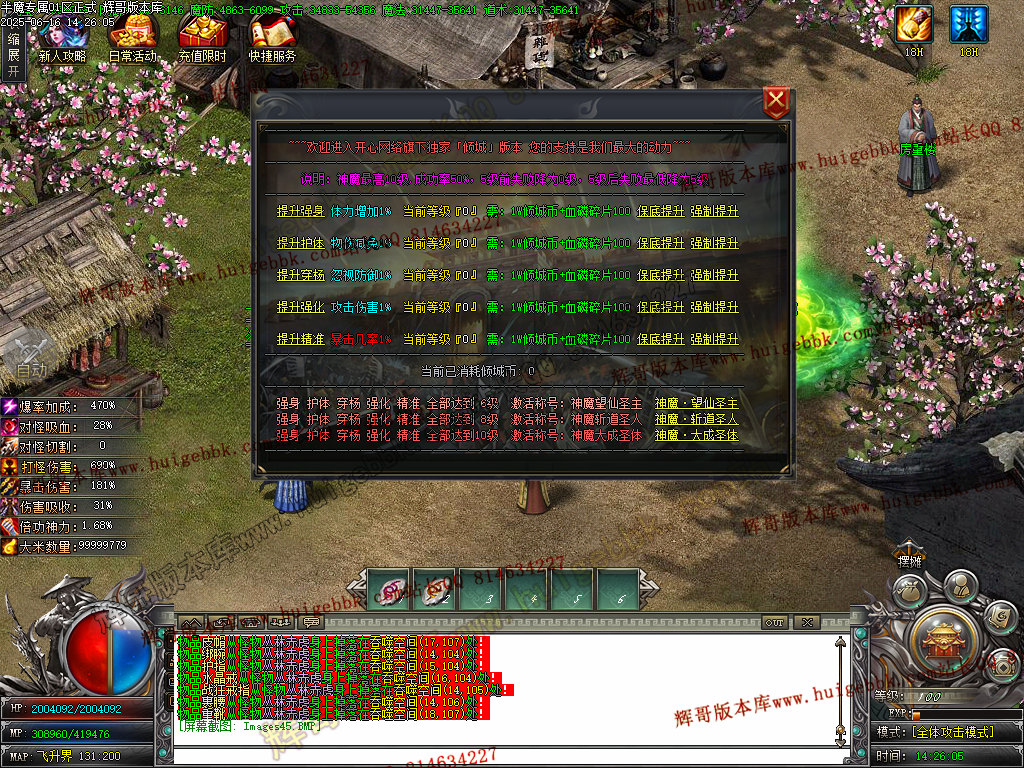Open the 快捷服务 quick services menu
1024x768 pixels.
(272, 40)
